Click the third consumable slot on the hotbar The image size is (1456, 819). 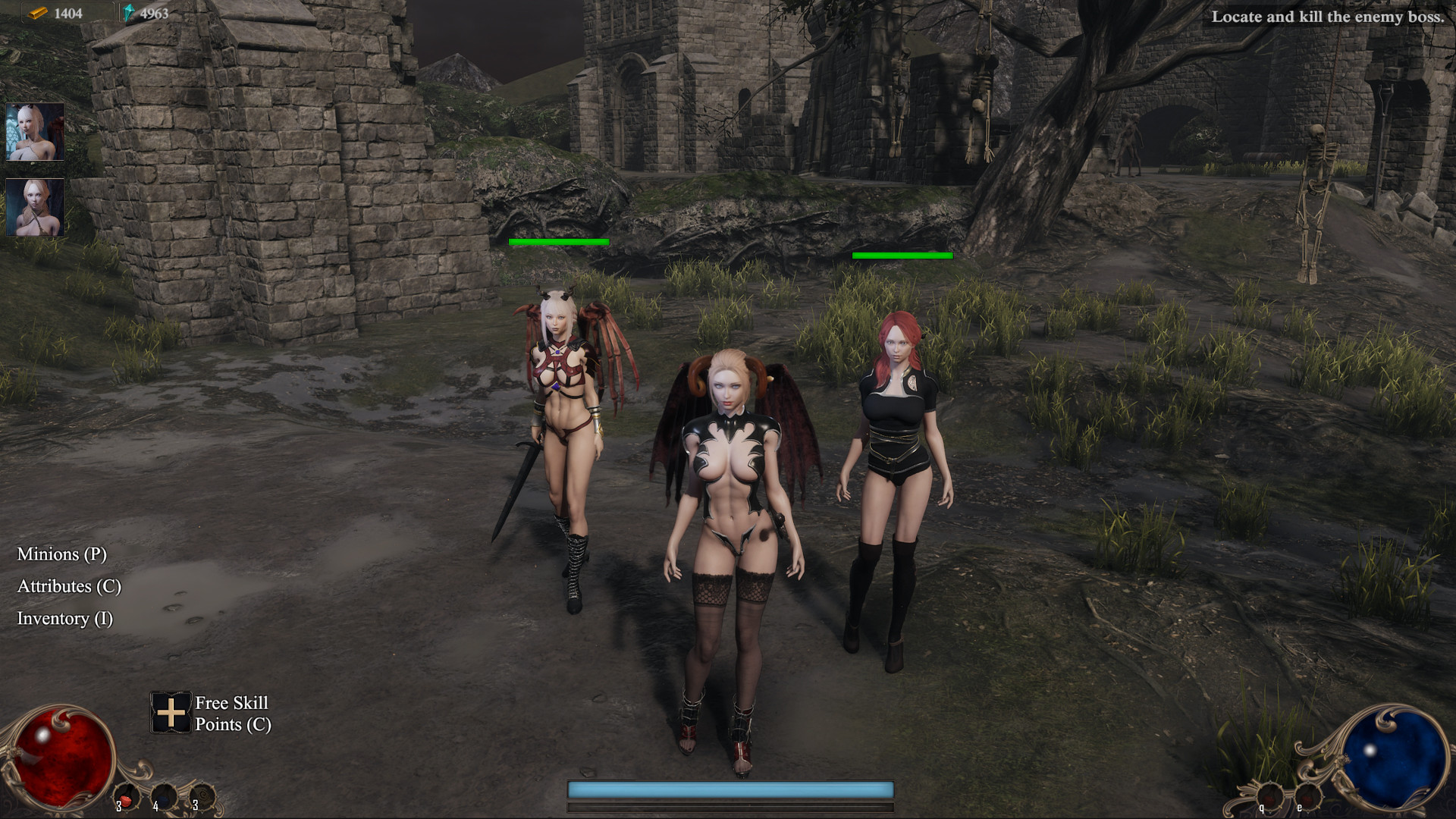[x=202, y=796]
